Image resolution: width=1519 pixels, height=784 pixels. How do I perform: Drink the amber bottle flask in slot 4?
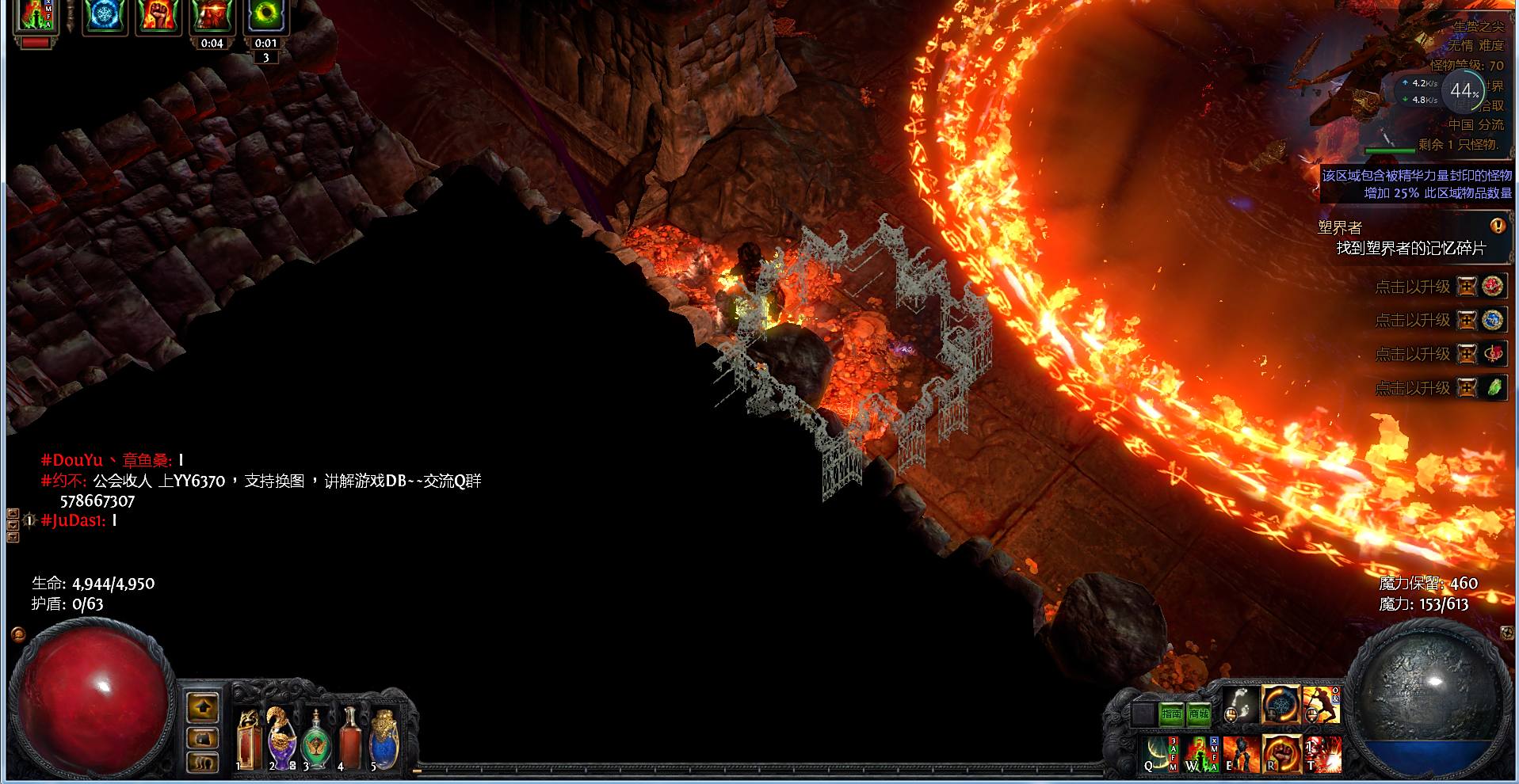point(349,741)
